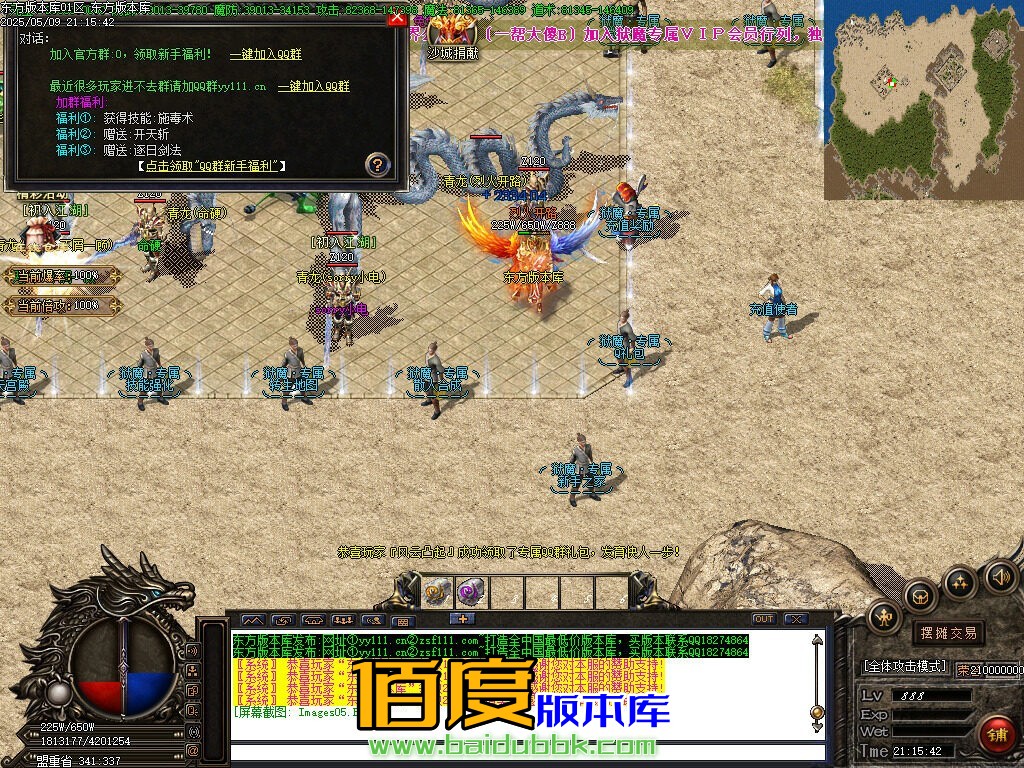Claim the QQ群新手福利 reward link

pyautogui.click(x=211, y=166)
